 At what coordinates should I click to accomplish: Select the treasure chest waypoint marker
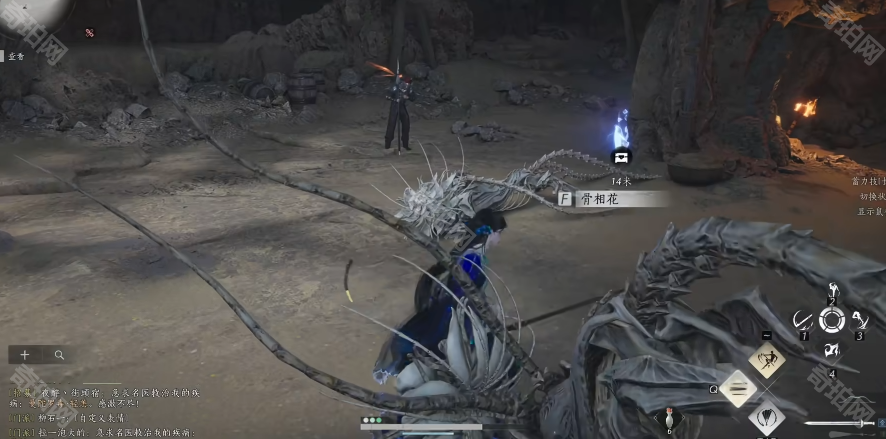point(620,157)
